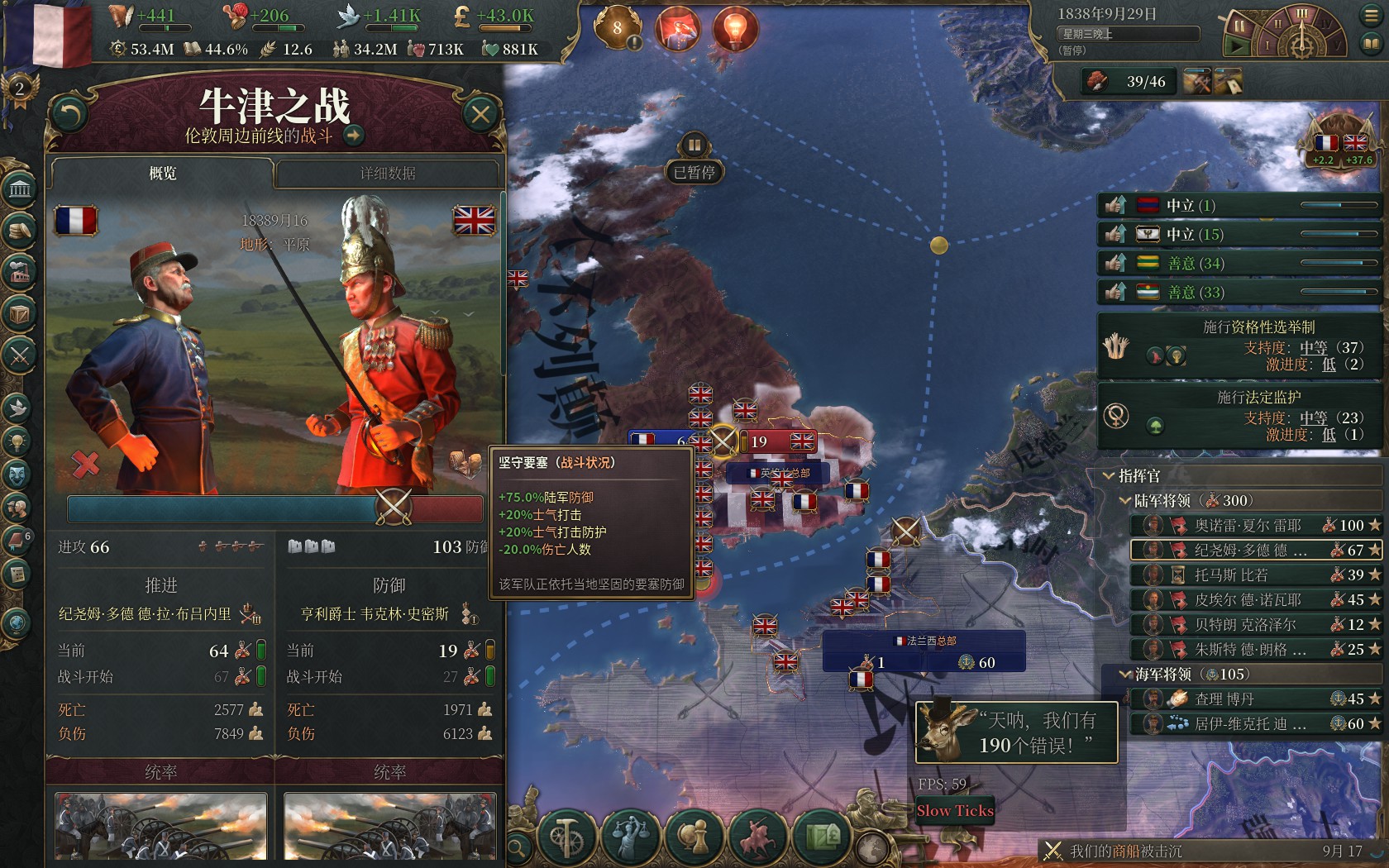Go back using the return arrow button
Screen dimensions: 1389x868
tap(69, 114)
